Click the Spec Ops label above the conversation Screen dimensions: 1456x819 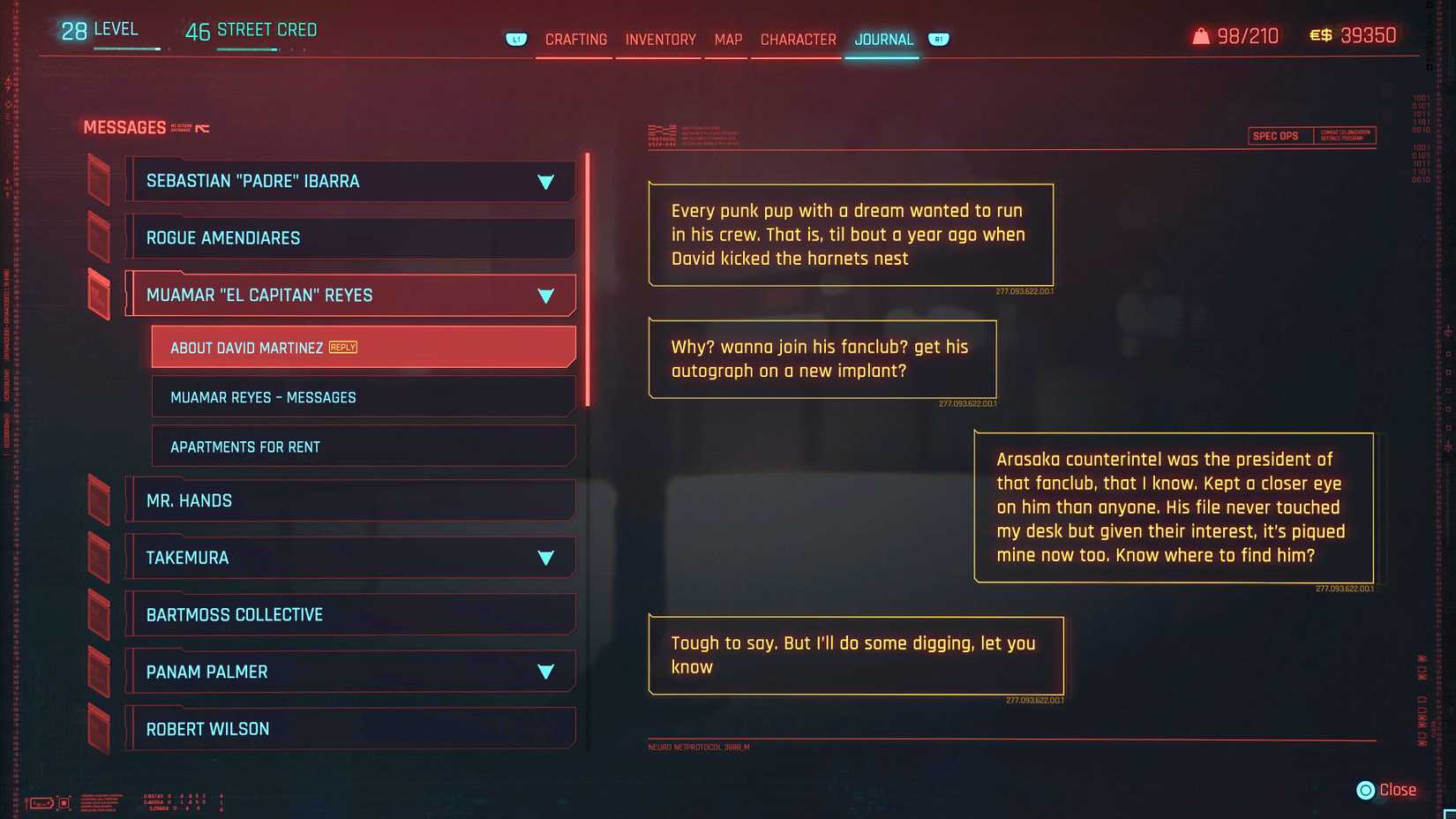click(x=1276, y=135)
